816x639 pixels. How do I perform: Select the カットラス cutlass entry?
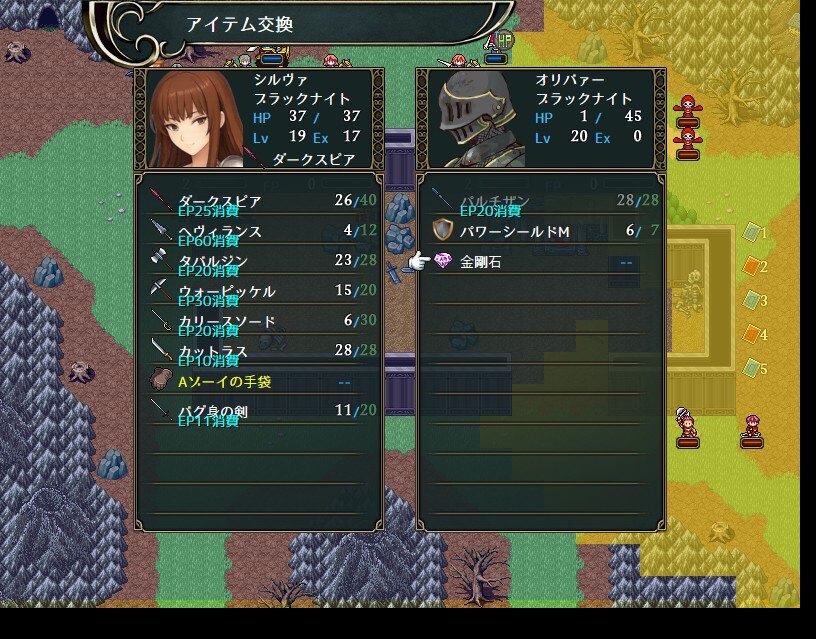[x=258, y=352]
